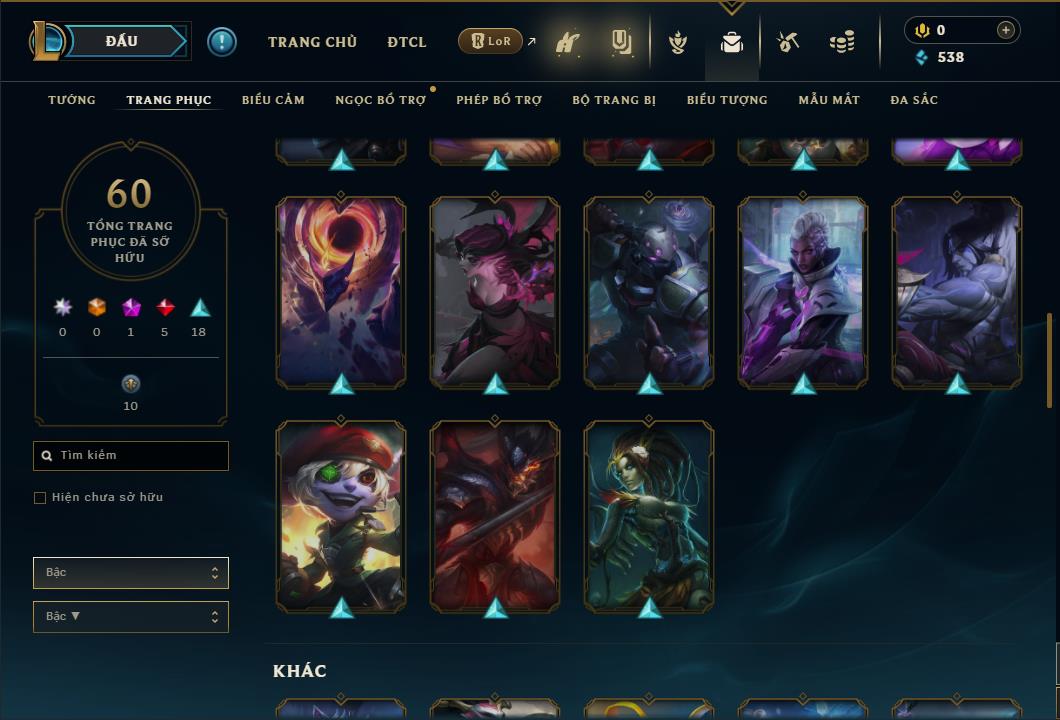Switch to the ĐA SẮC tab
This screenshot has height=720, width=1060.
click(x=914, y=100)
